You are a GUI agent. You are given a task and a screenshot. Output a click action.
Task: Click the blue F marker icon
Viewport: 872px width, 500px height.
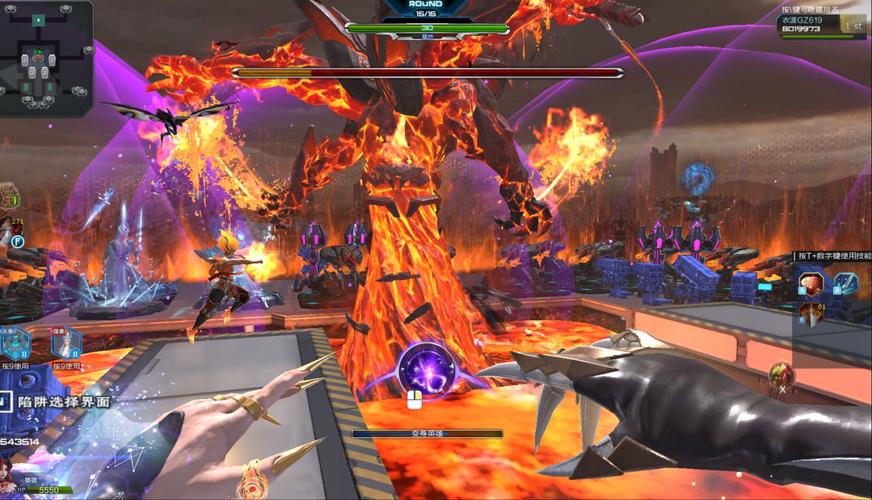18,241
